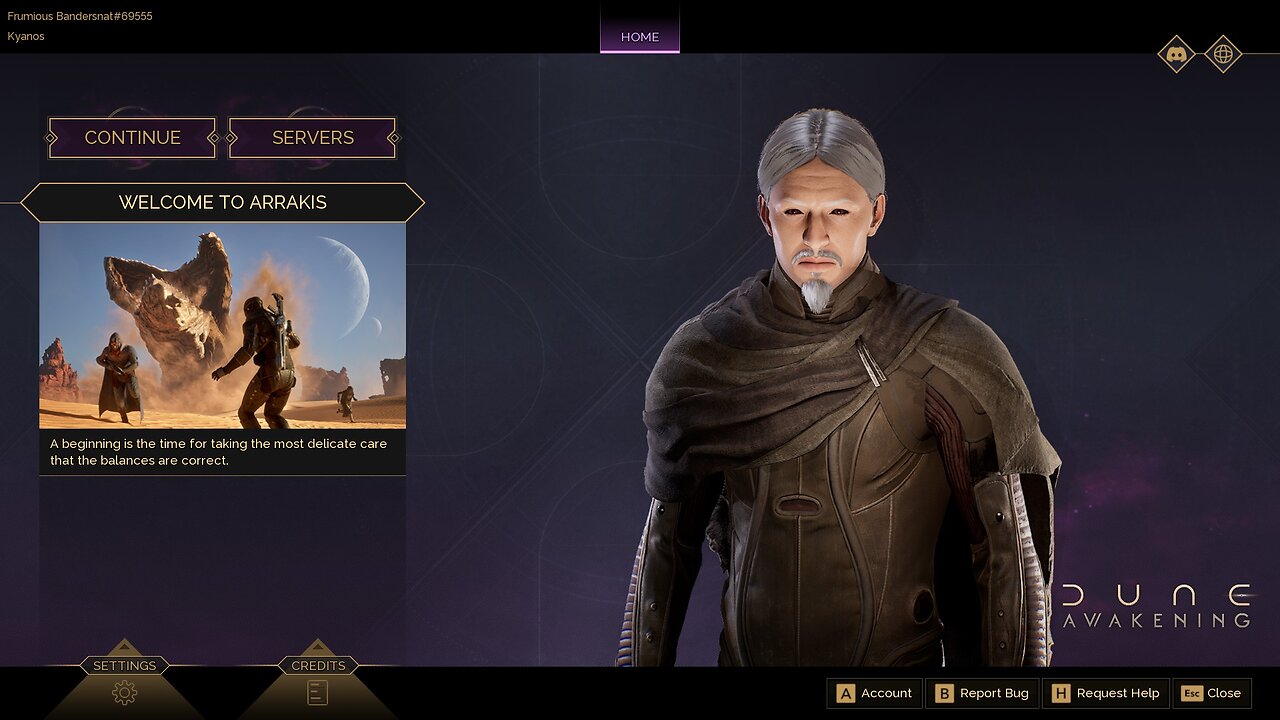
Task: View the game Credits
Action: point(318,691)
